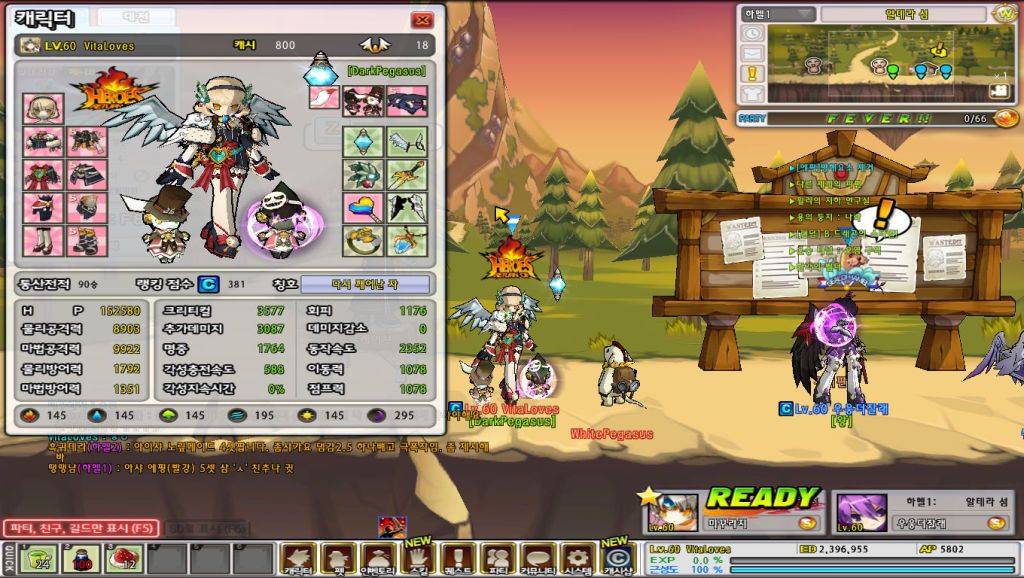Image resolution: width=1024 pixels, height=578 pixels.
Task: Switch to the 대전 tab
Action: coord(136,18)
